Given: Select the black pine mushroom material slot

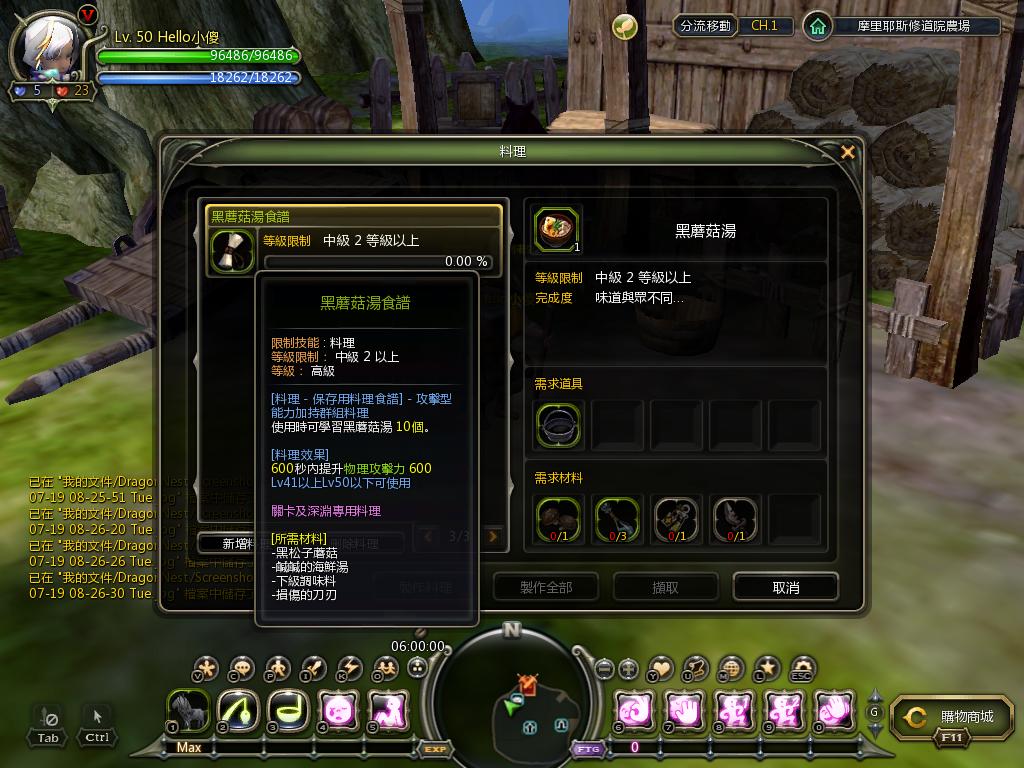Looking at the screenshot, I should (558, 519).
